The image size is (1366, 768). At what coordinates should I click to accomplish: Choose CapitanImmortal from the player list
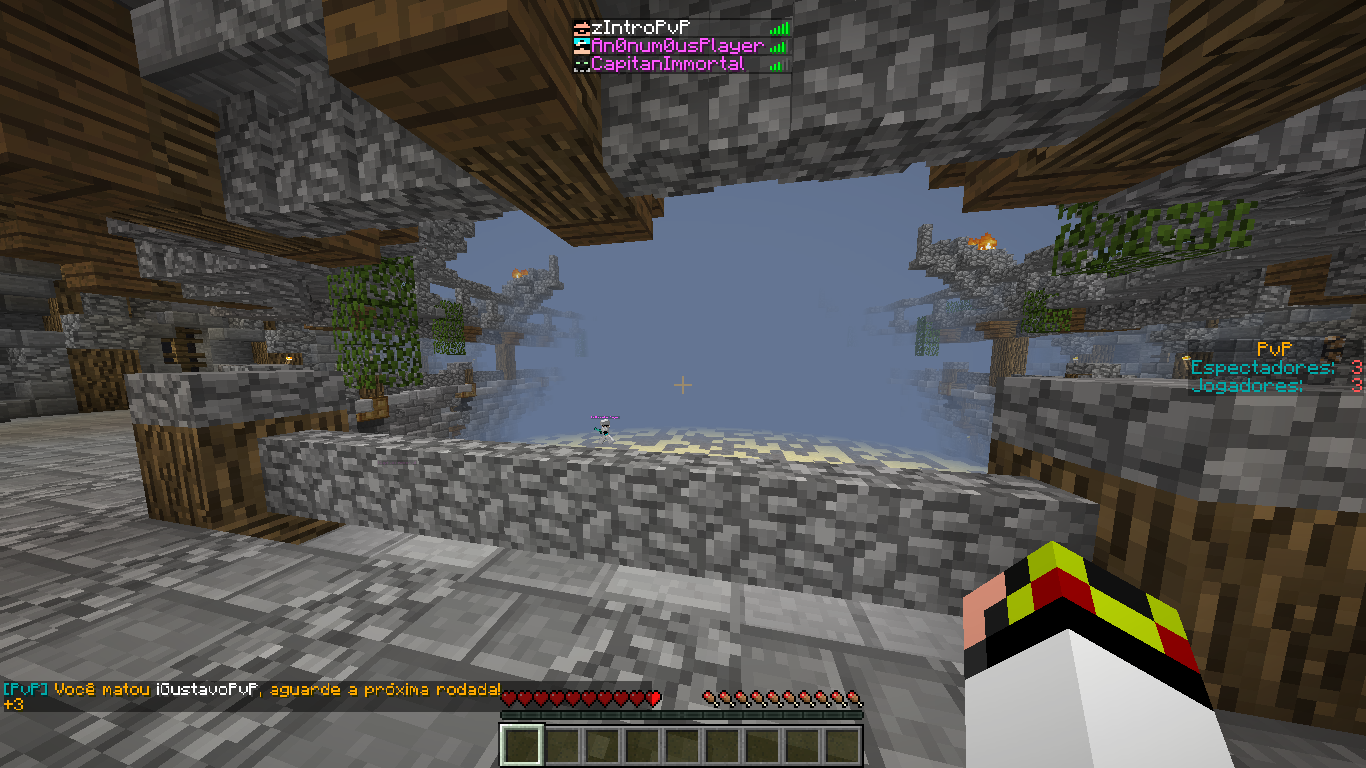(x=667, y=64)
